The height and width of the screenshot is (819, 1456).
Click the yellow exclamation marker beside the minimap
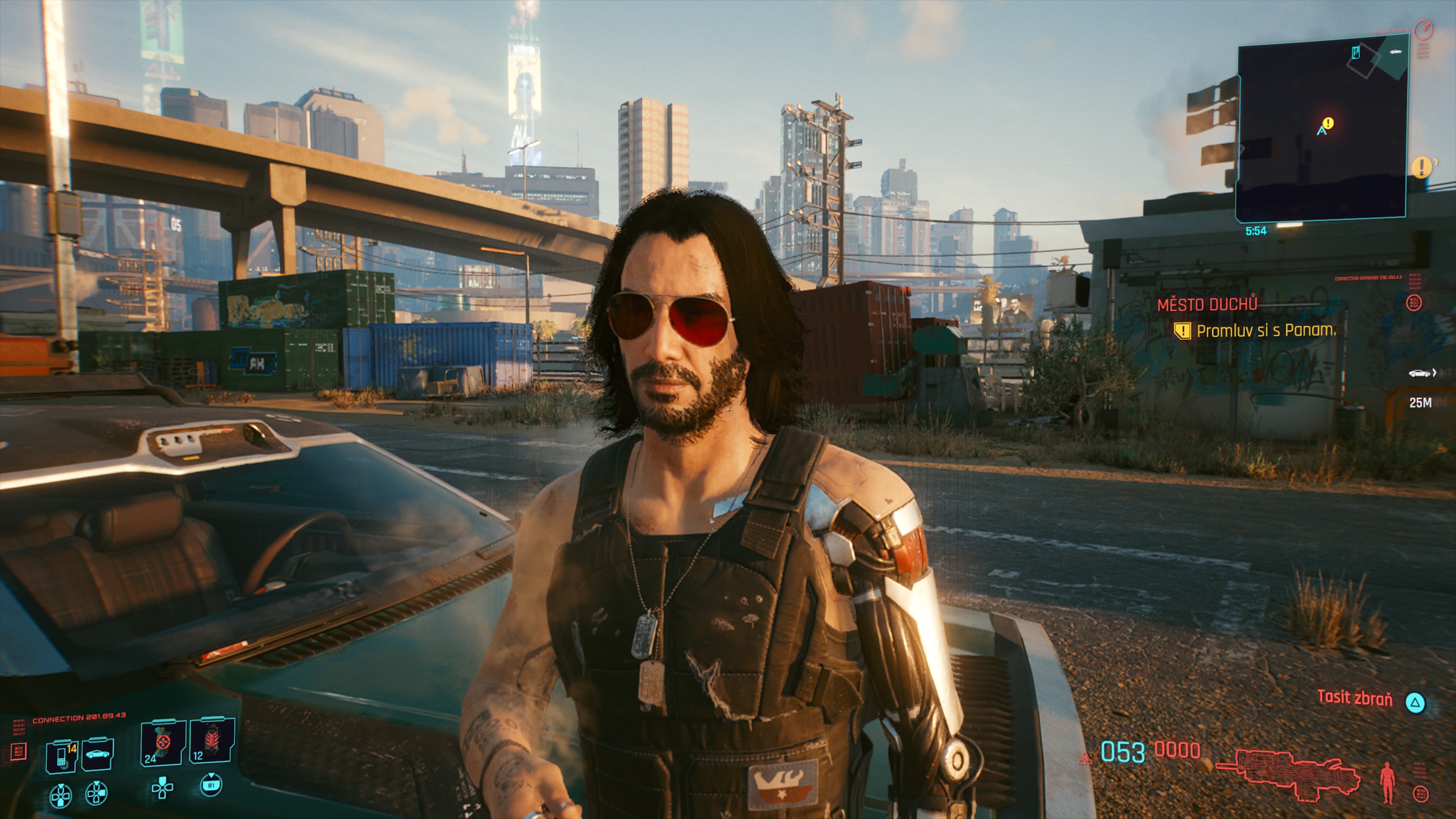coord(1421,167)
